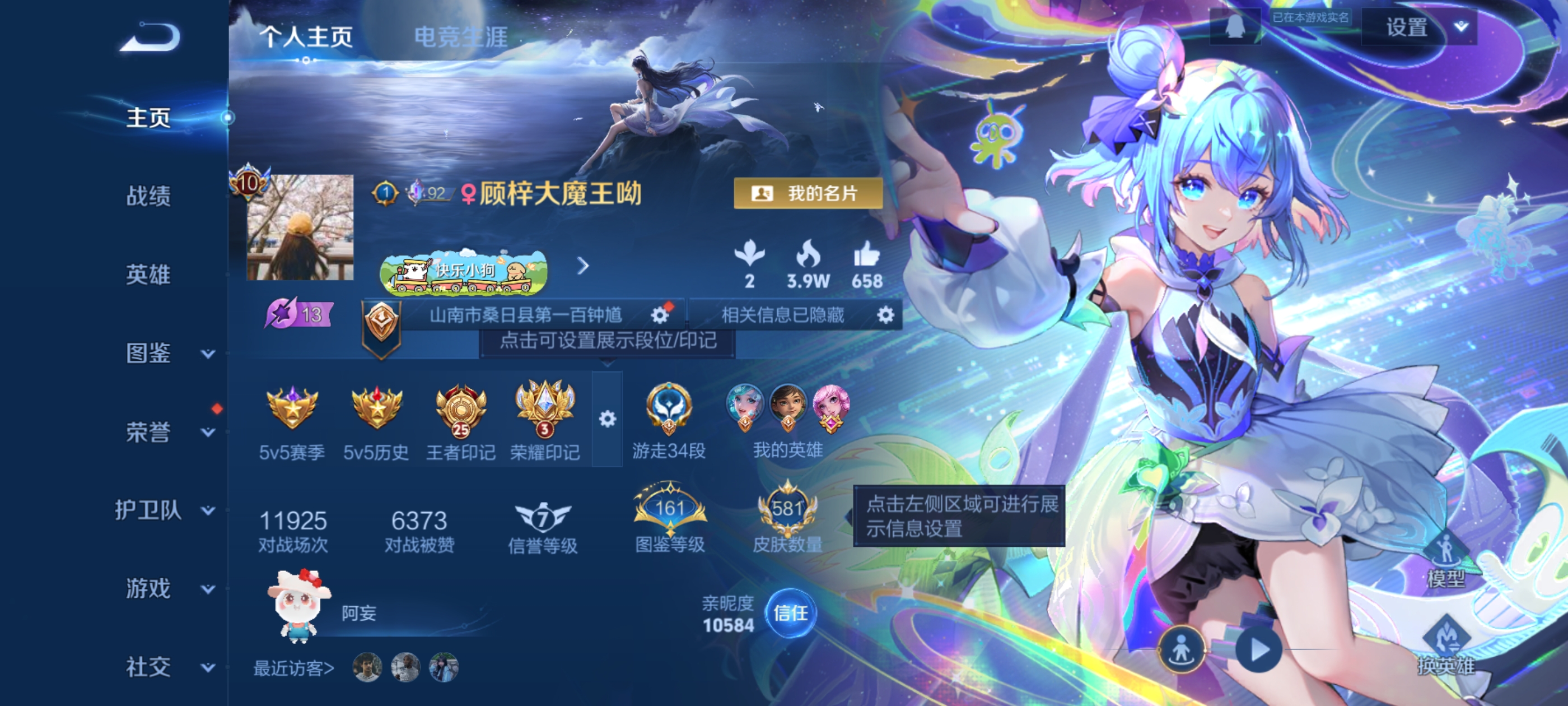Viewport: 1568px width, 706px height.
Task: Click the 信誉等级 wings icon
Action: [545, 518]
